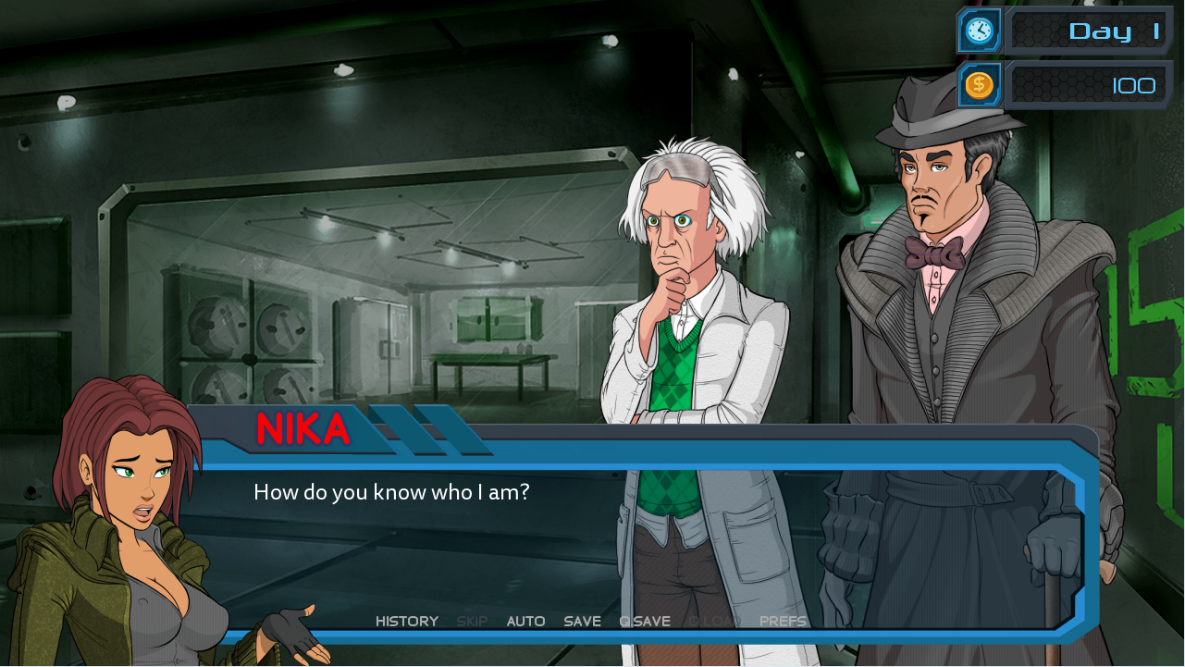Quick load with Q.Load
Viewport: 1185px width, 667px height.
point(714,621)
